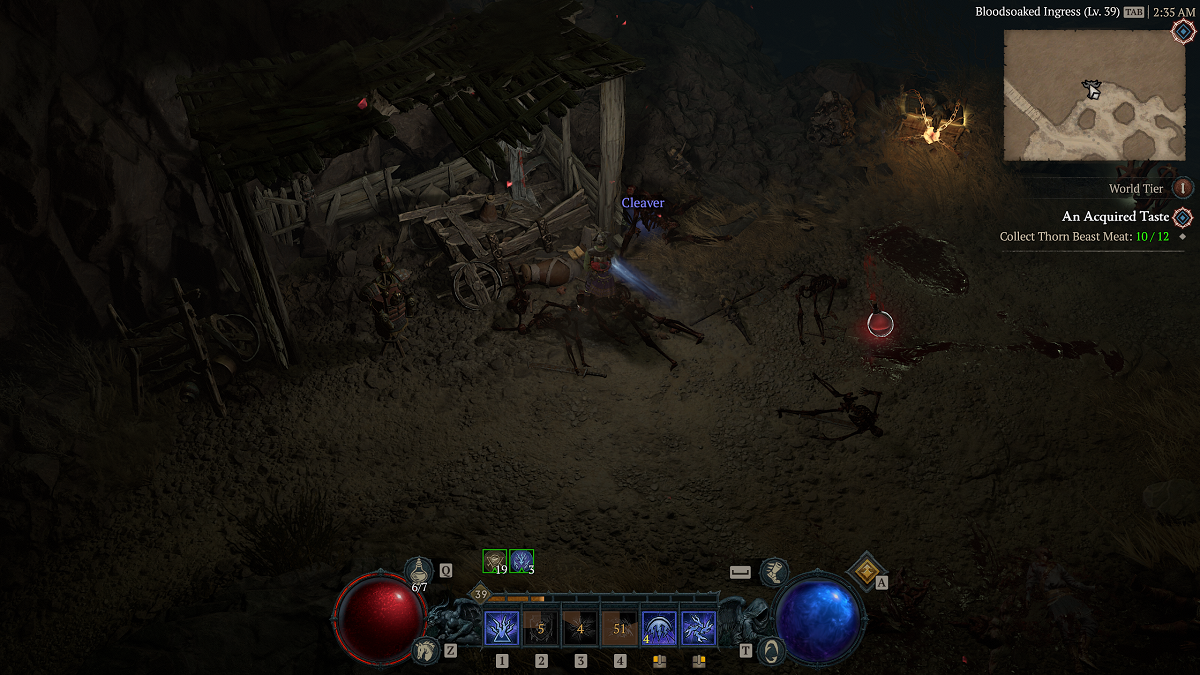This screenshot has height=675, width=1200.
Task: Trigger the branching lightning skill icon
Action: pos(698,629)
